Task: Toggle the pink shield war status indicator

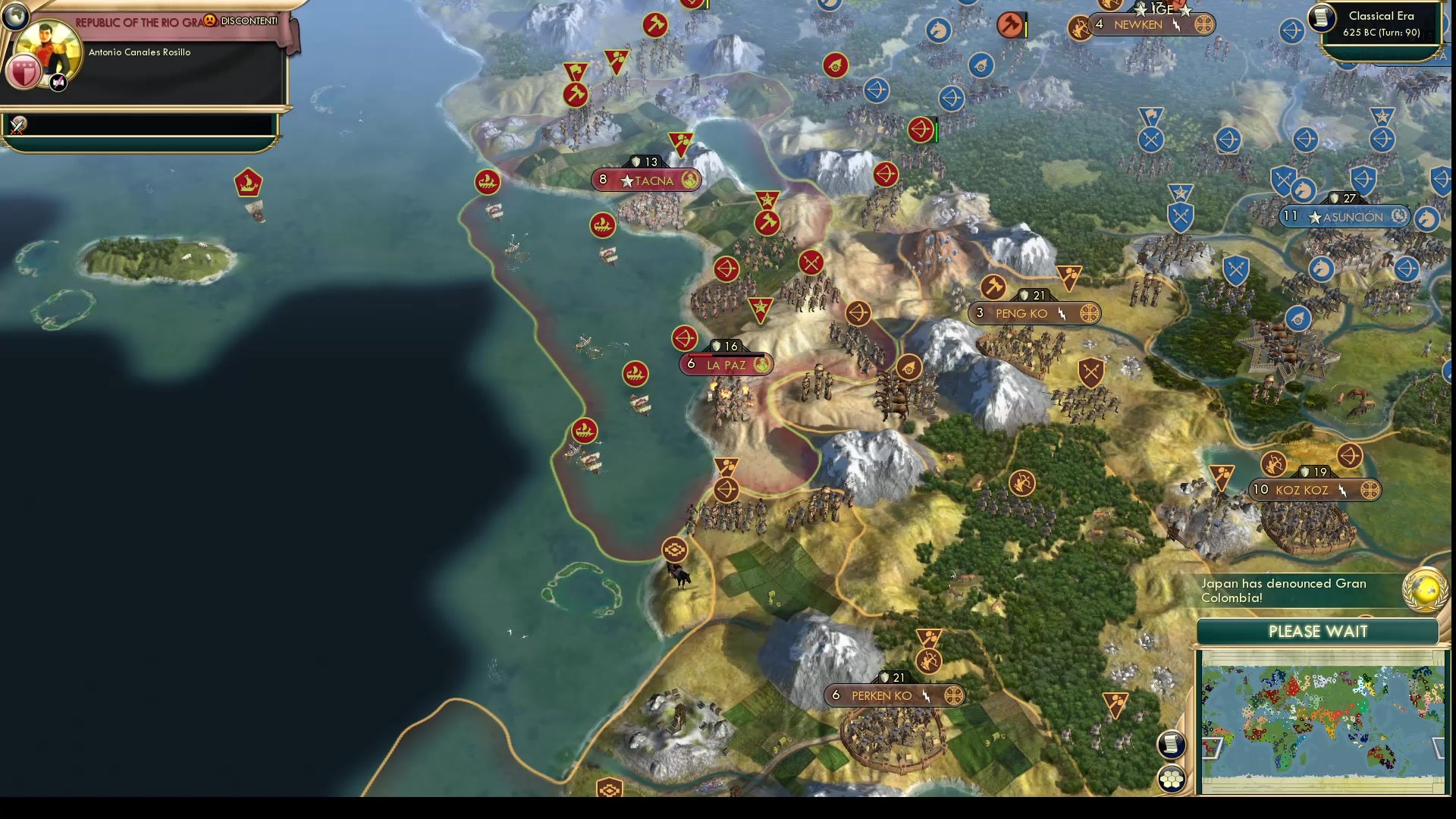Action: 23,72
